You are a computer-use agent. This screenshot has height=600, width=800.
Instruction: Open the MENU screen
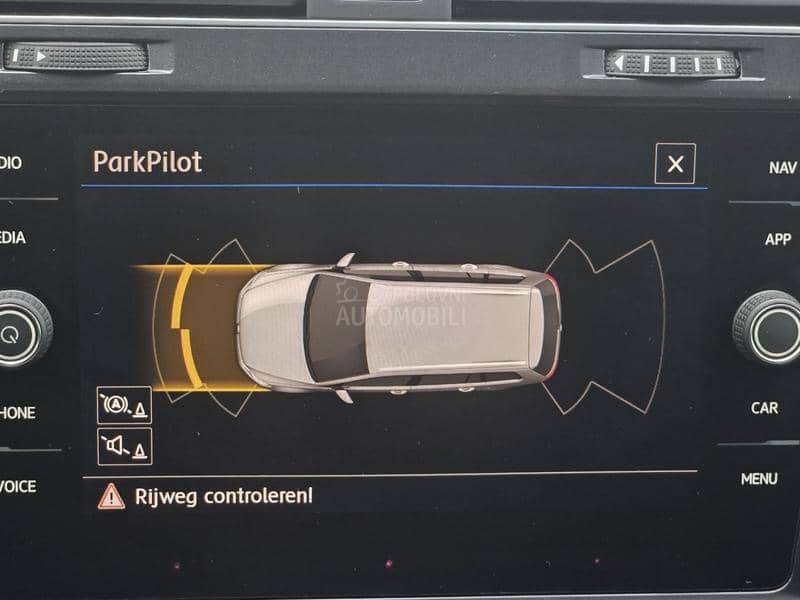[759, 479]
